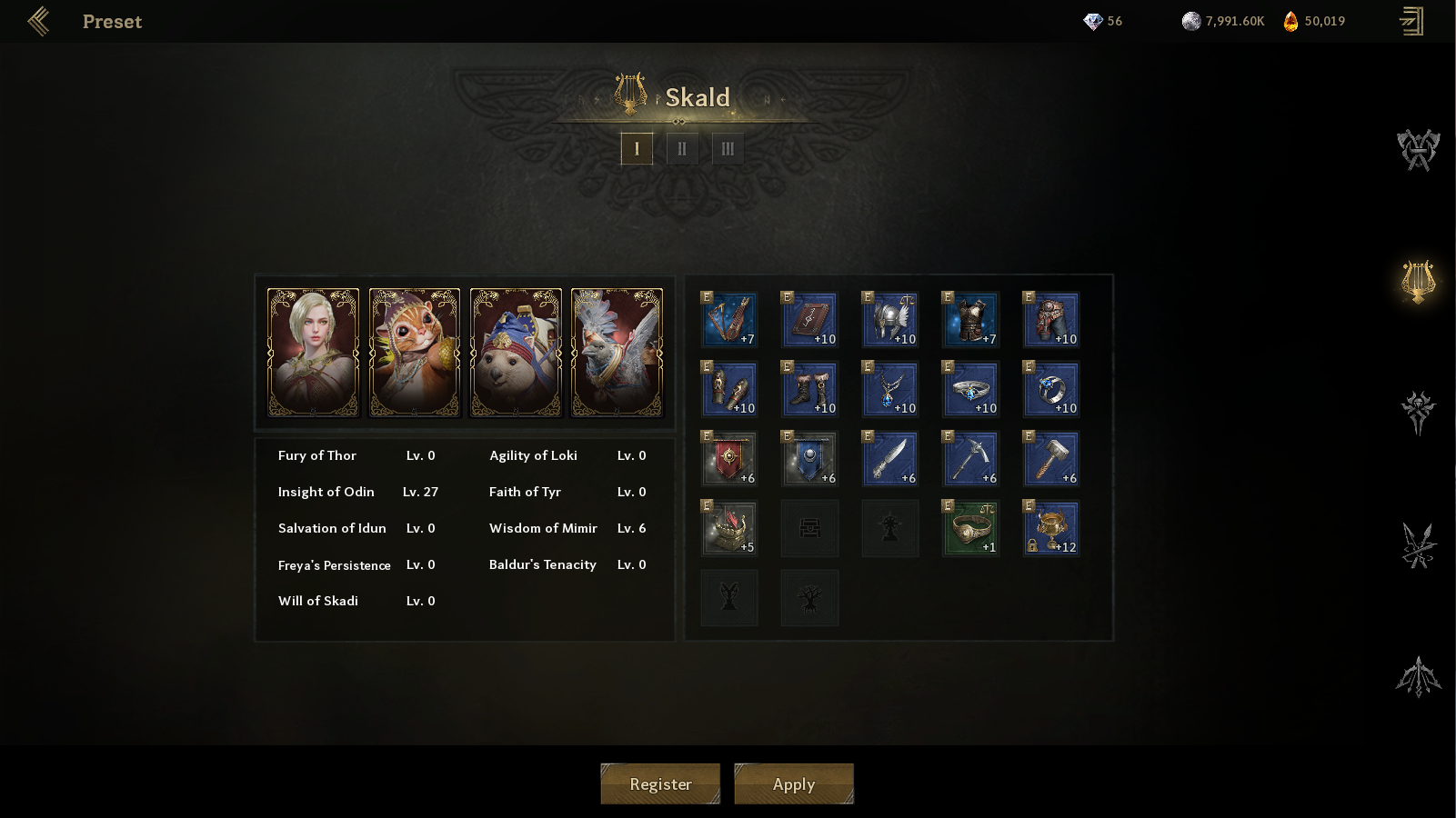Select the hammer tool slot
Screen dimensions: 1456x818
tap(1051, 459)
